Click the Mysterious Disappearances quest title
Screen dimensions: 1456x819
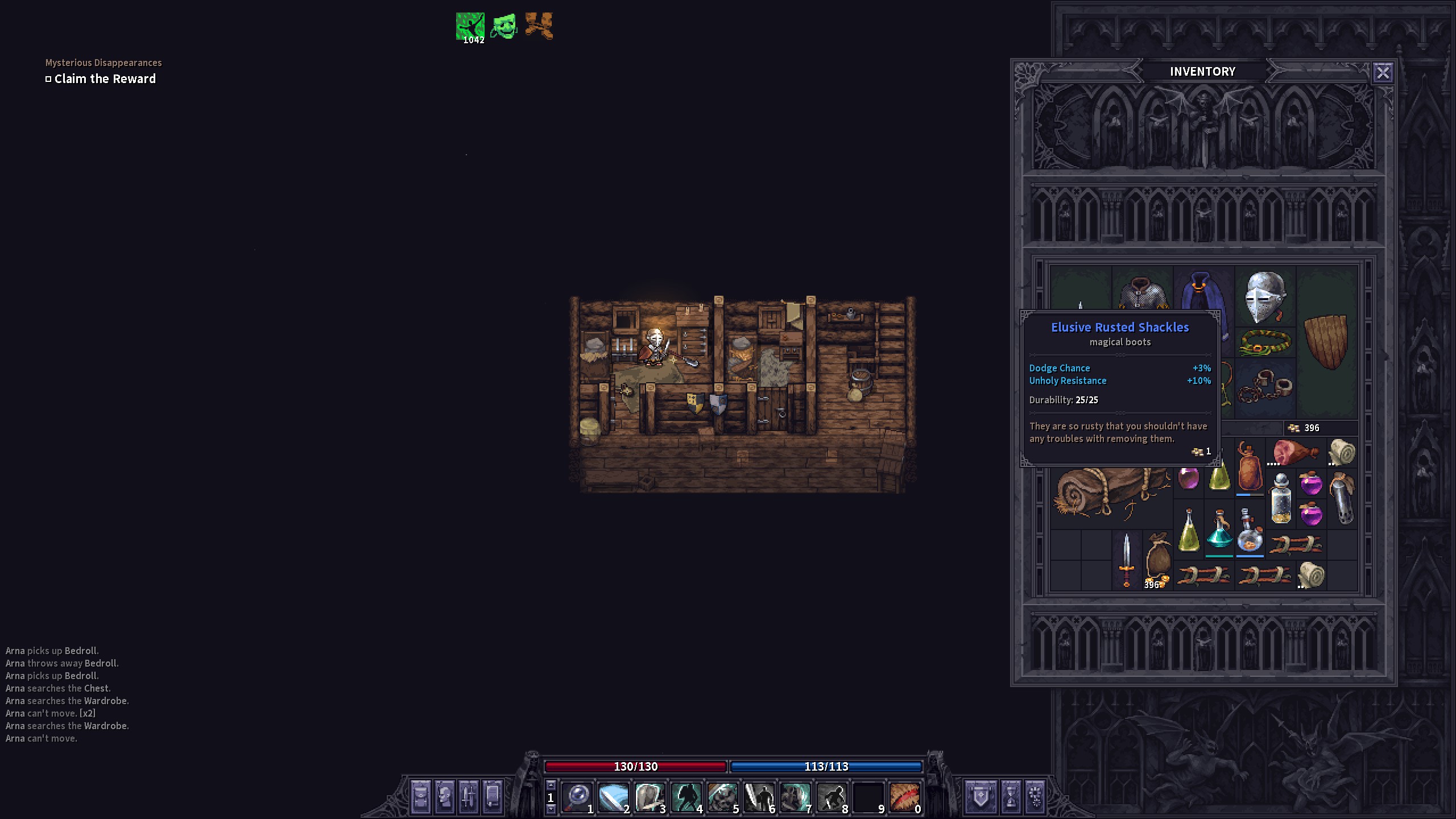click(103, 63)
